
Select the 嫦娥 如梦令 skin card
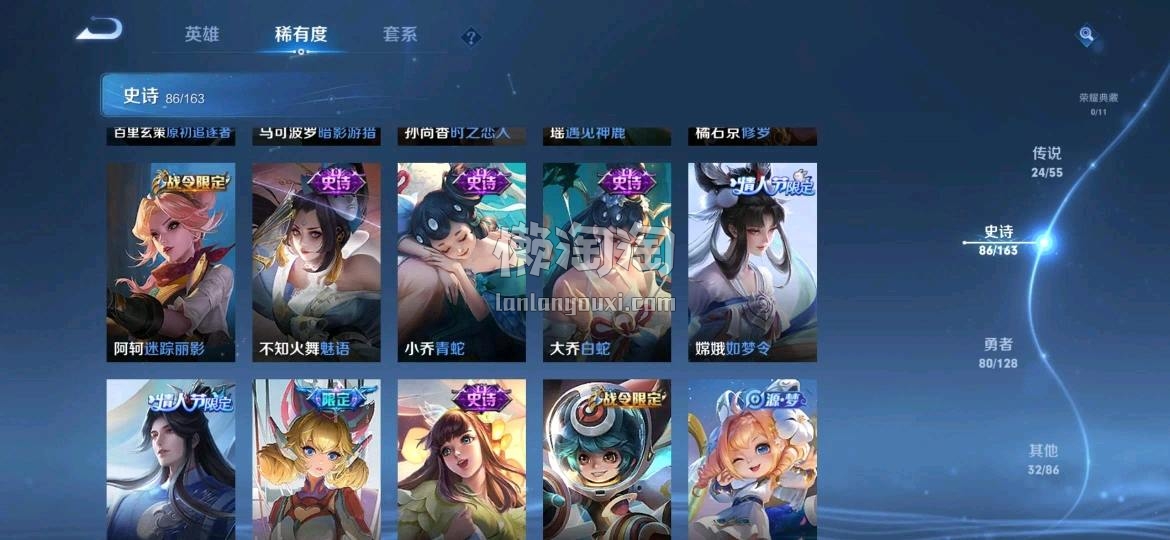752,262
